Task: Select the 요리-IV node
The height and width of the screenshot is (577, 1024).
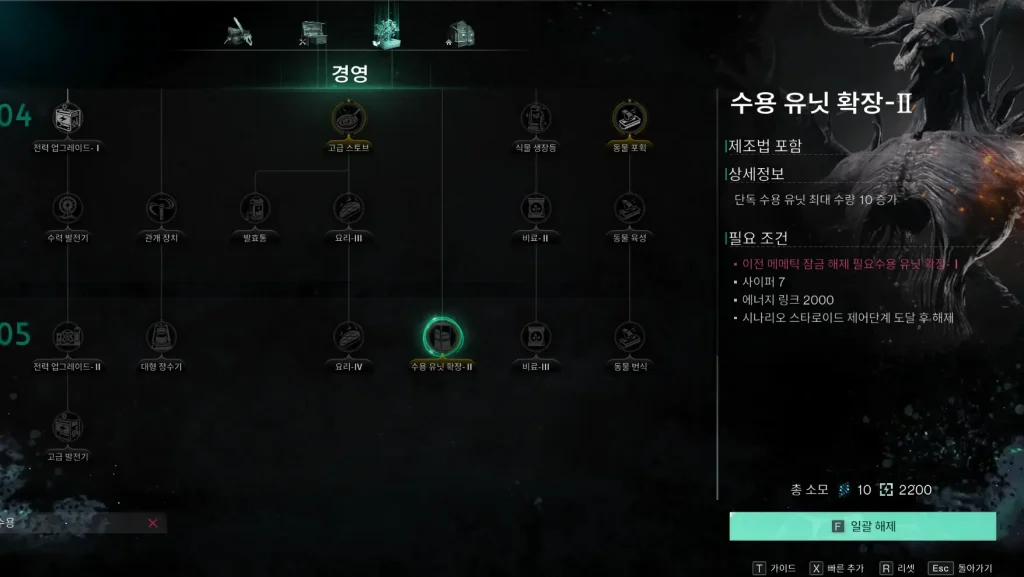Action: pyautogui.click(x=348, y=337)
